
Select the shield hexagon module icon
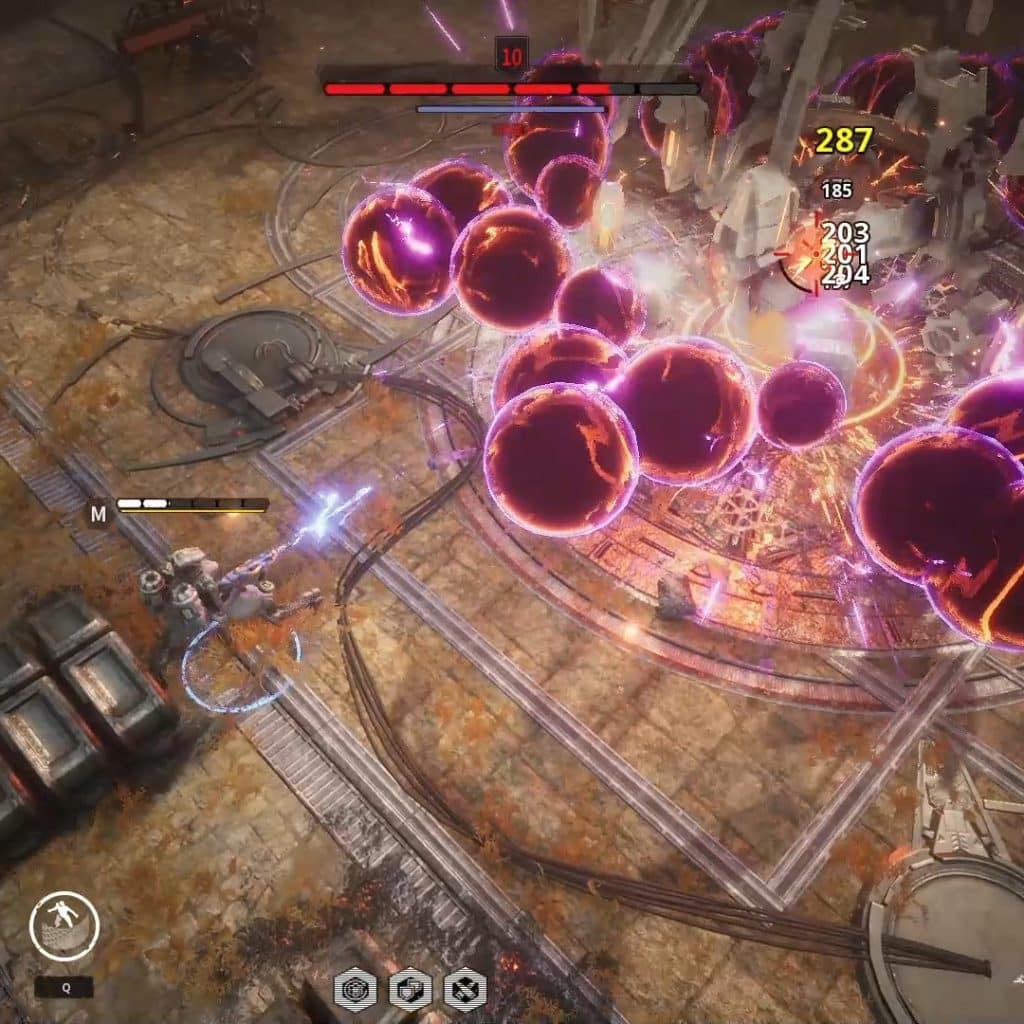pos(409,989)
